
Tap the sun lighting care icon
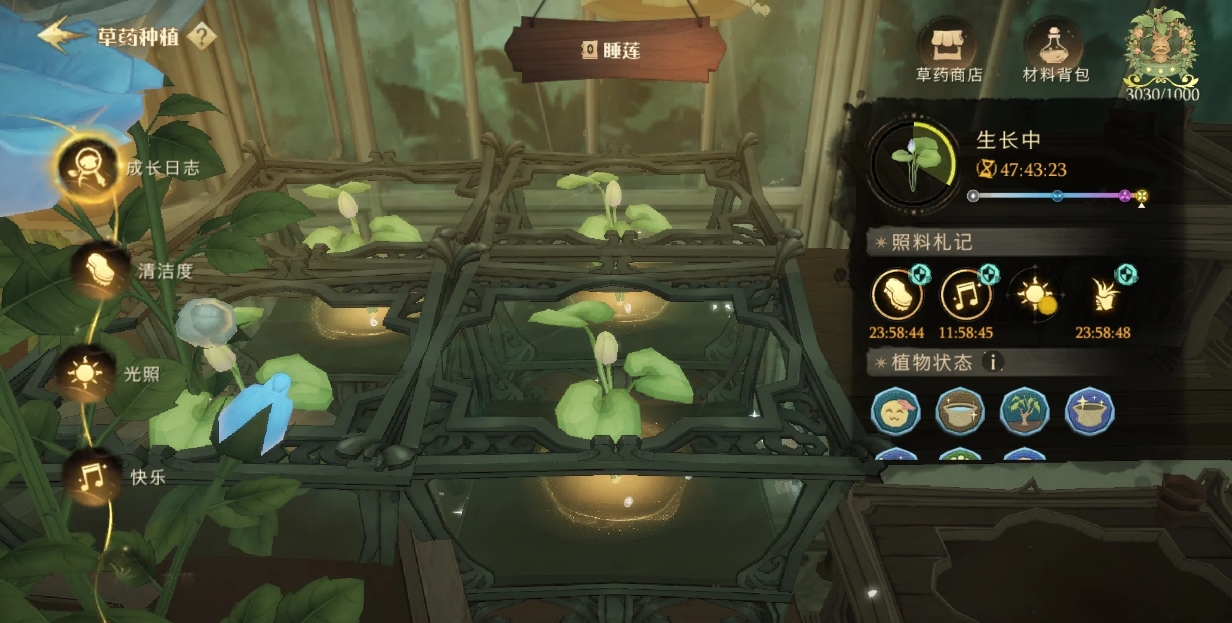tap(1033, 295)
